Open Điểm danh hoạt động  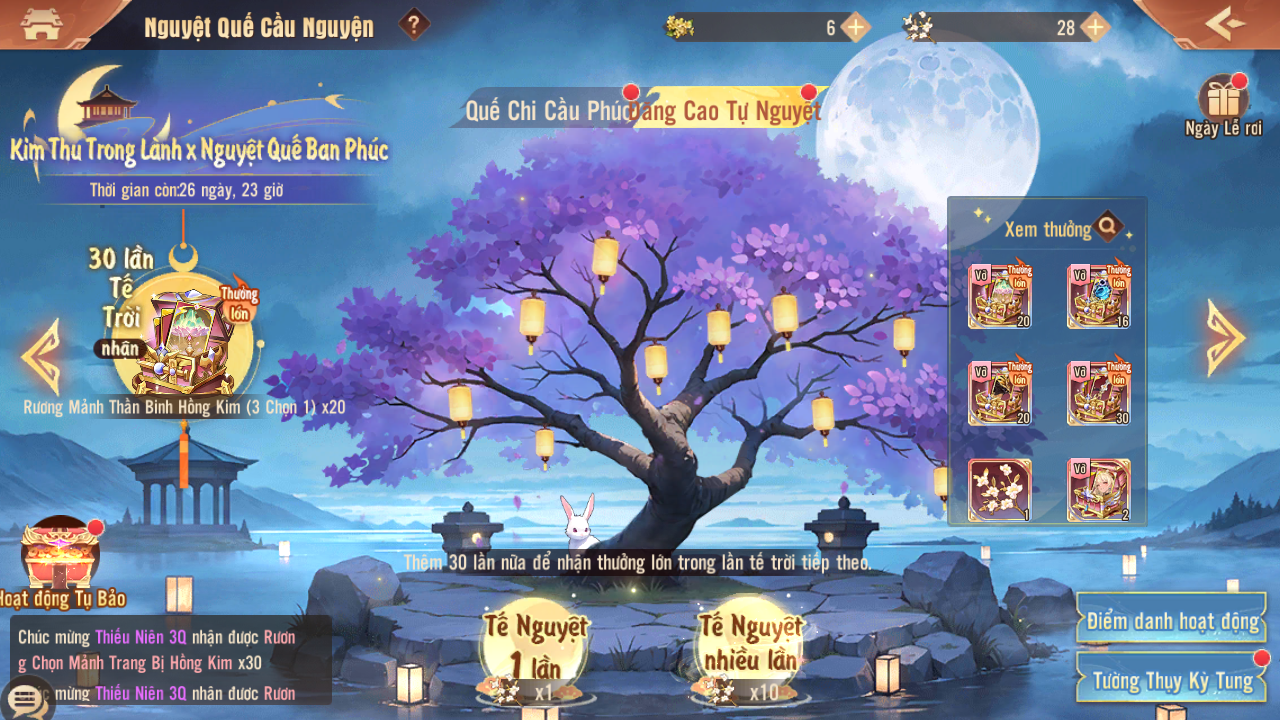(x=1171, y=621)
